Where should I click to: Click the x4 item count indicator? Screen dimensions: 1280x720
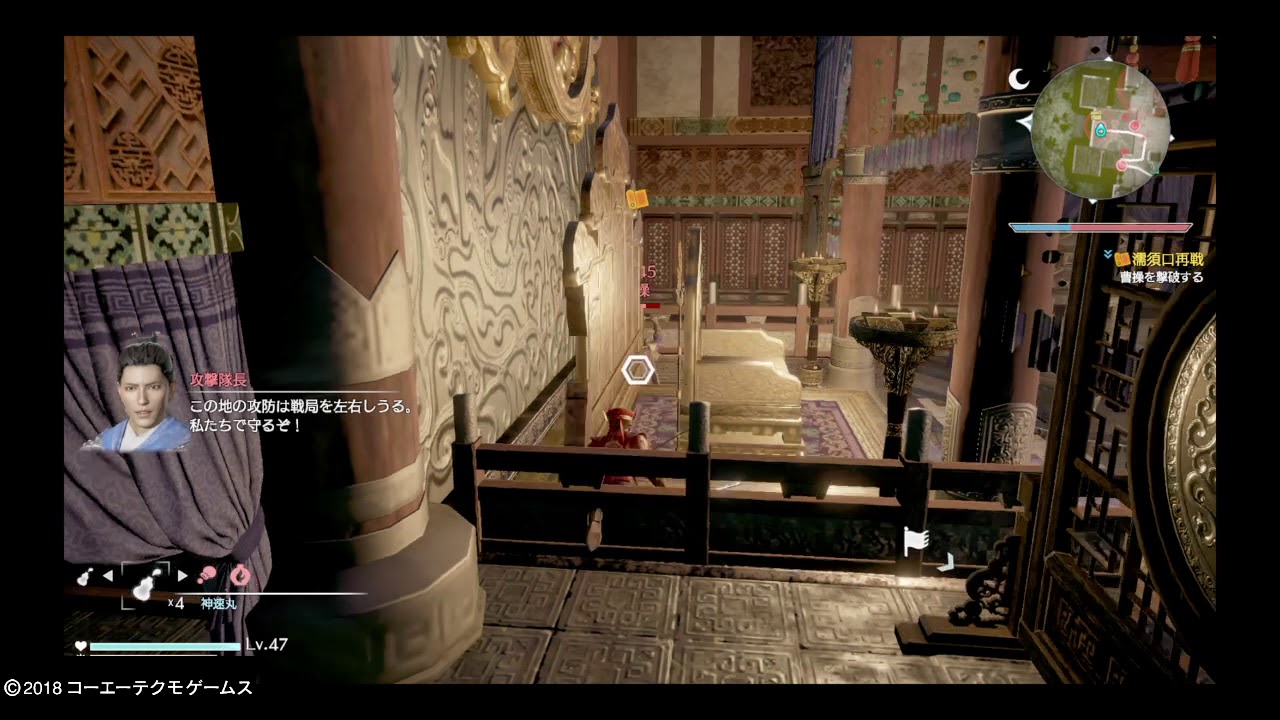[176, 602]
